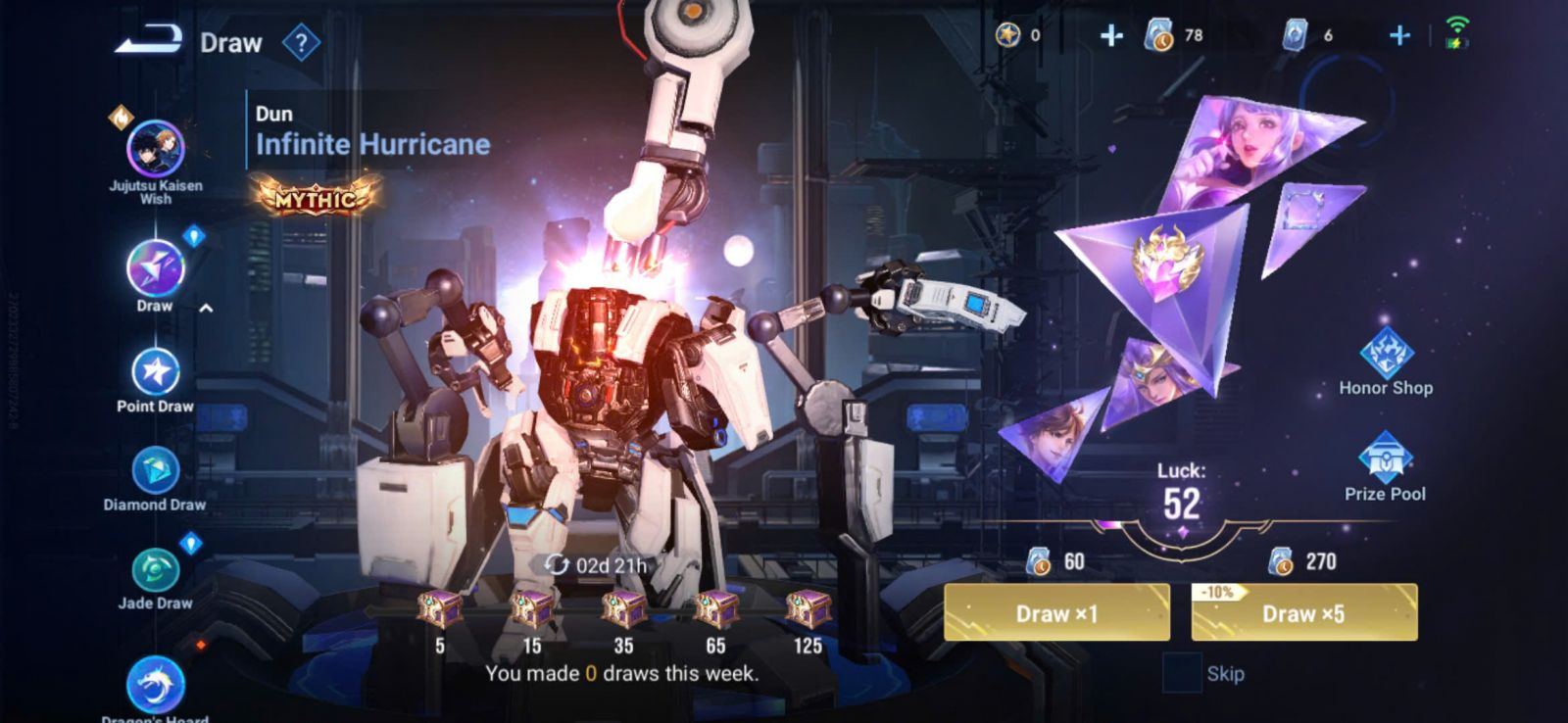The image size is (1568, 723).
Task: Tap the 125-draw reward chest
Action: click(x=808, y=610)
